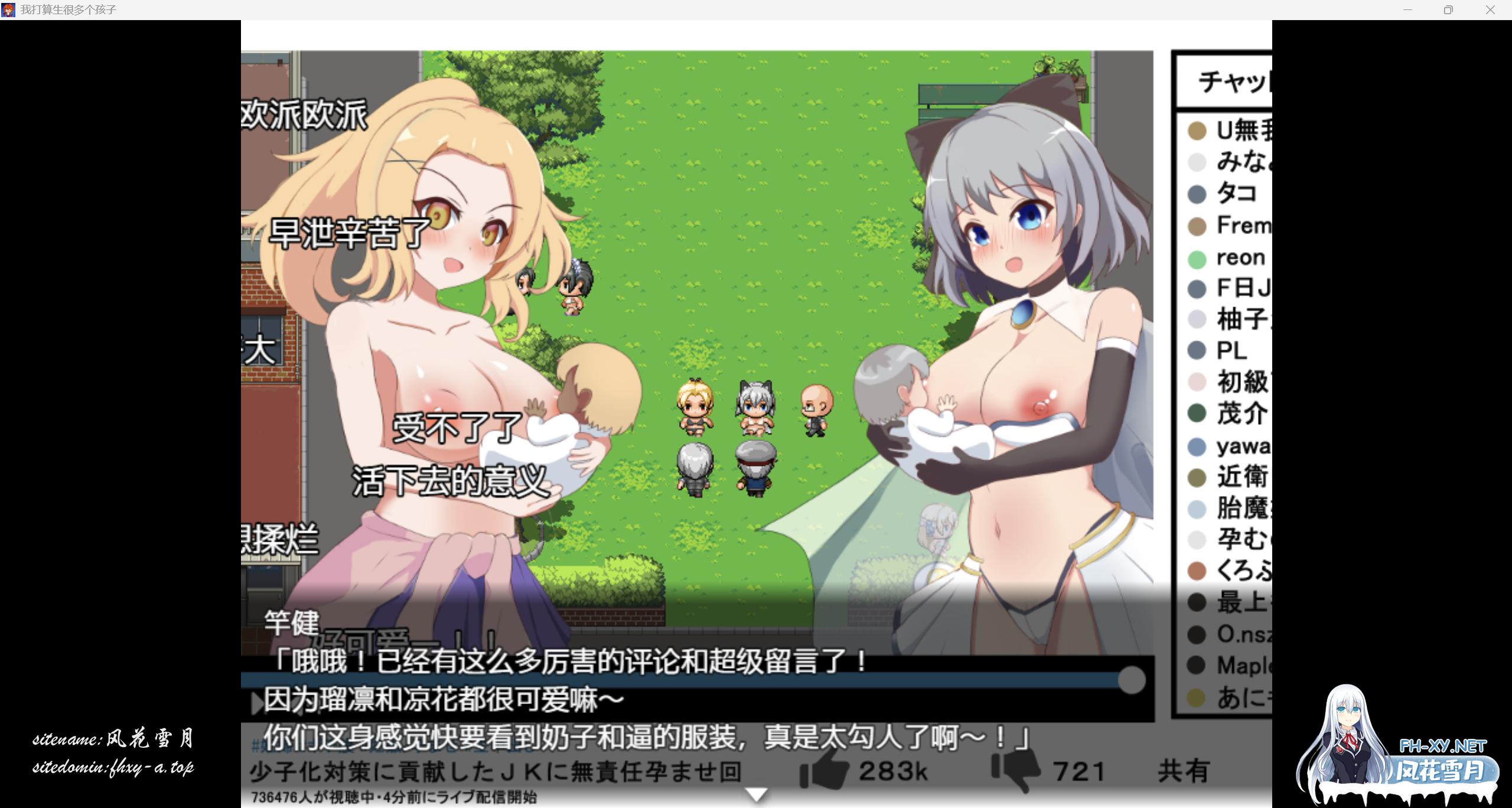Click PL's gray avatar swatch
1512x808 pixels.
[x=1196, y=351]
